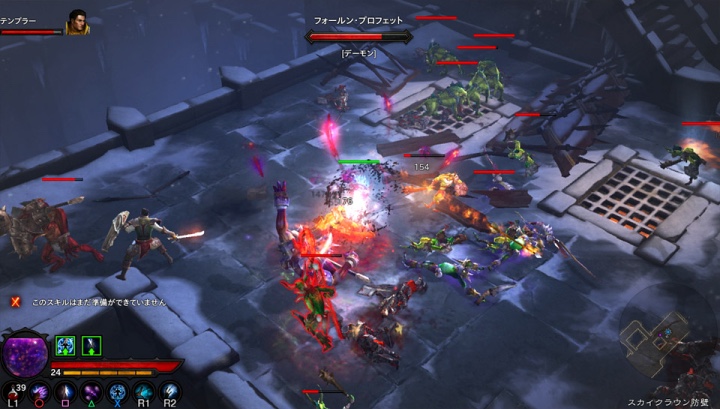Click the Templar follower portrait

[78, 22]
